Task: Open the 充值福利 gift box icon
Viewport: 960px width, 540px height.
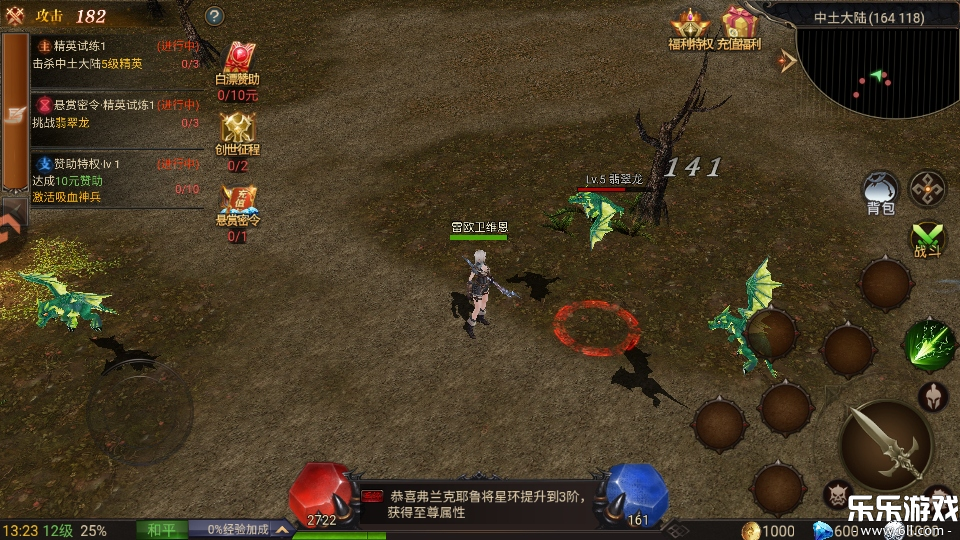Action: [740, 25]
